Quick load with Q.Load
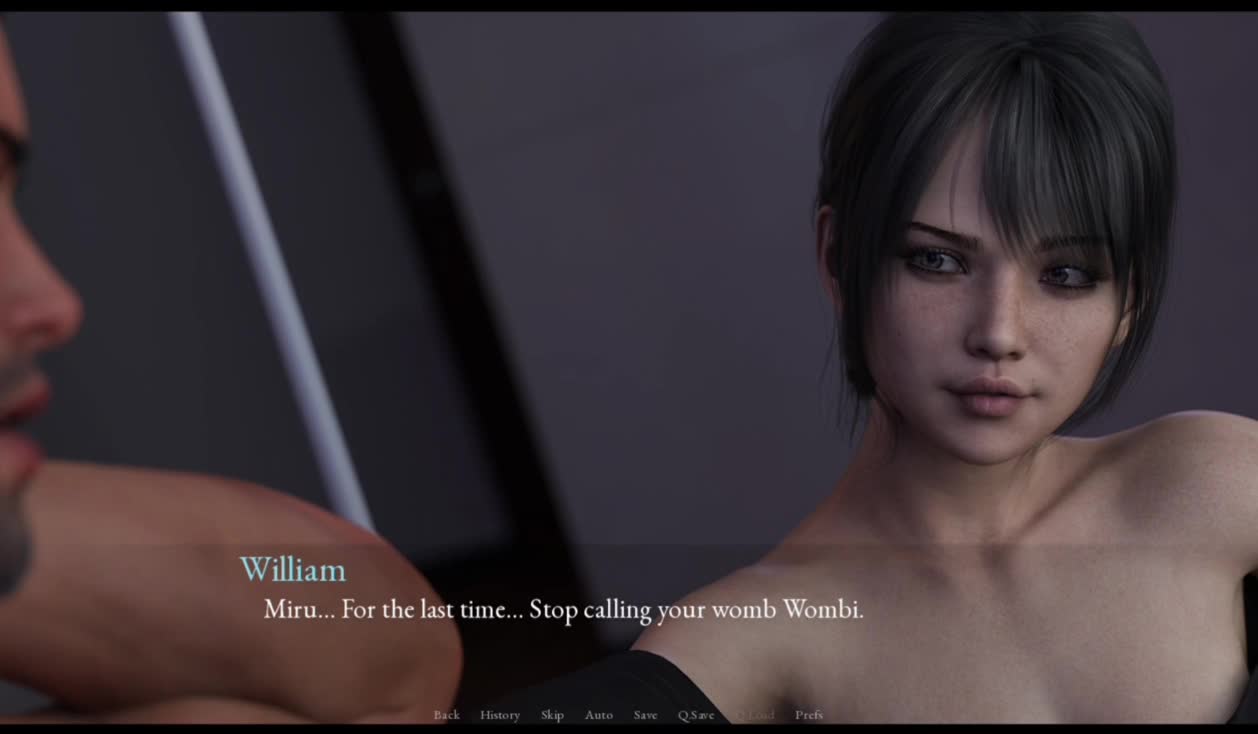 (755, 715)
